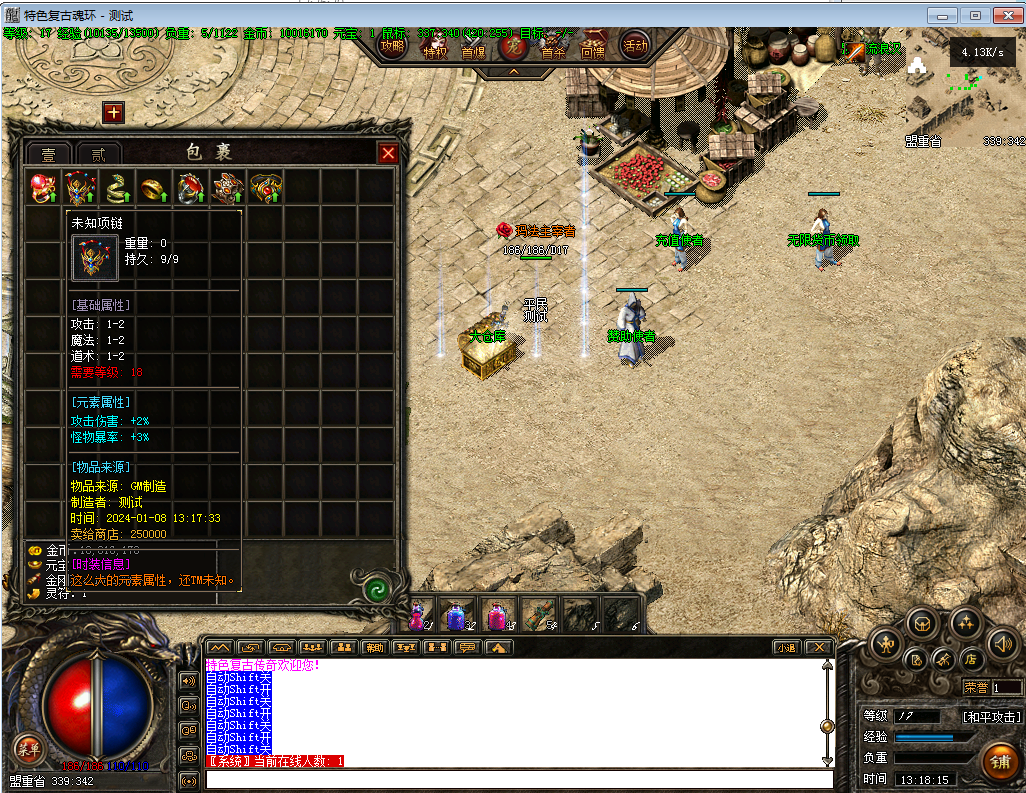This screenshot has height=793, width=1026.
Task: Switch to bag tab 贰
Action: (98, 154)
